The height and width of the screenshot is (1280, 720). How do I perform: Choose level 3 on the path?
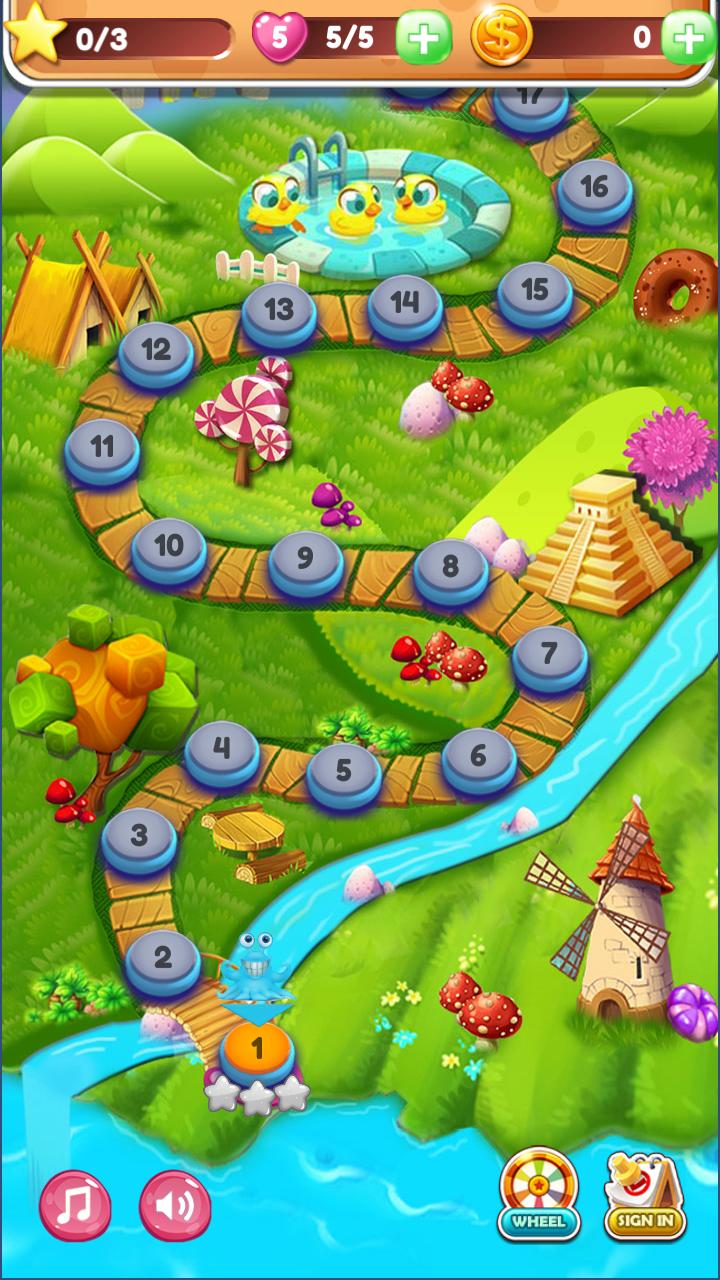click(139, 837)
